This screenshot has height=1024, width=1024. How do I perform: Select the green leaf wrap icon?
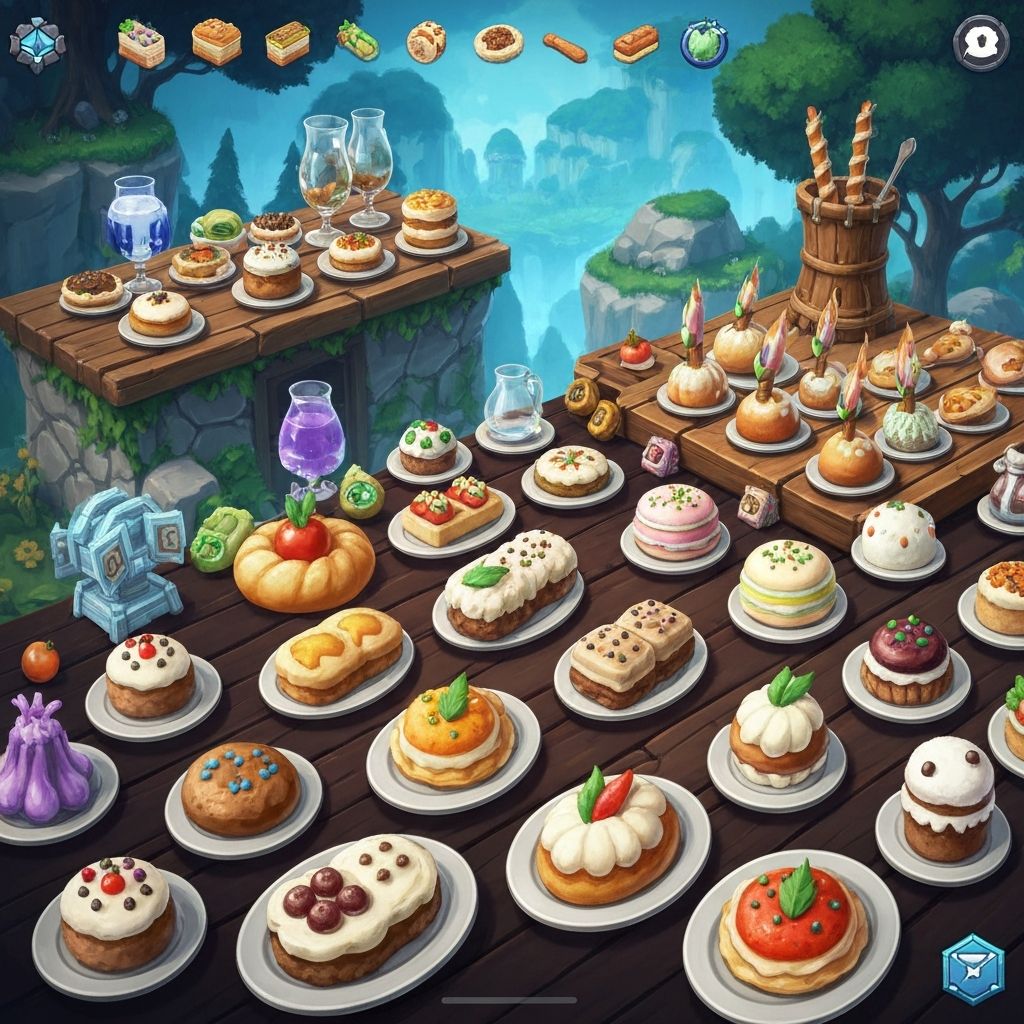[357, 42]
